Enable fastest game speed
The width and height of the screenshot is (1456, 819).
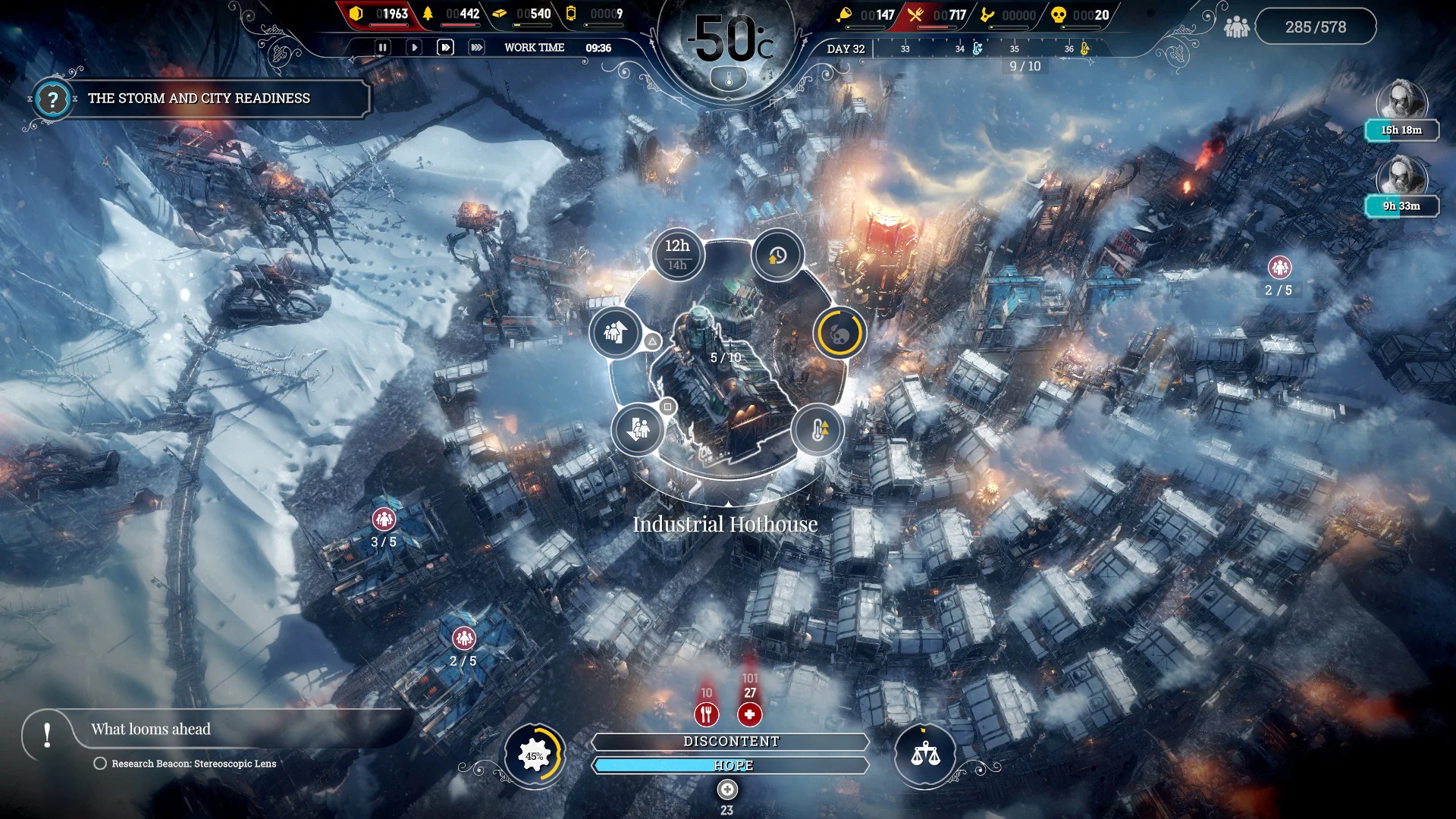(x=477, y=47)
